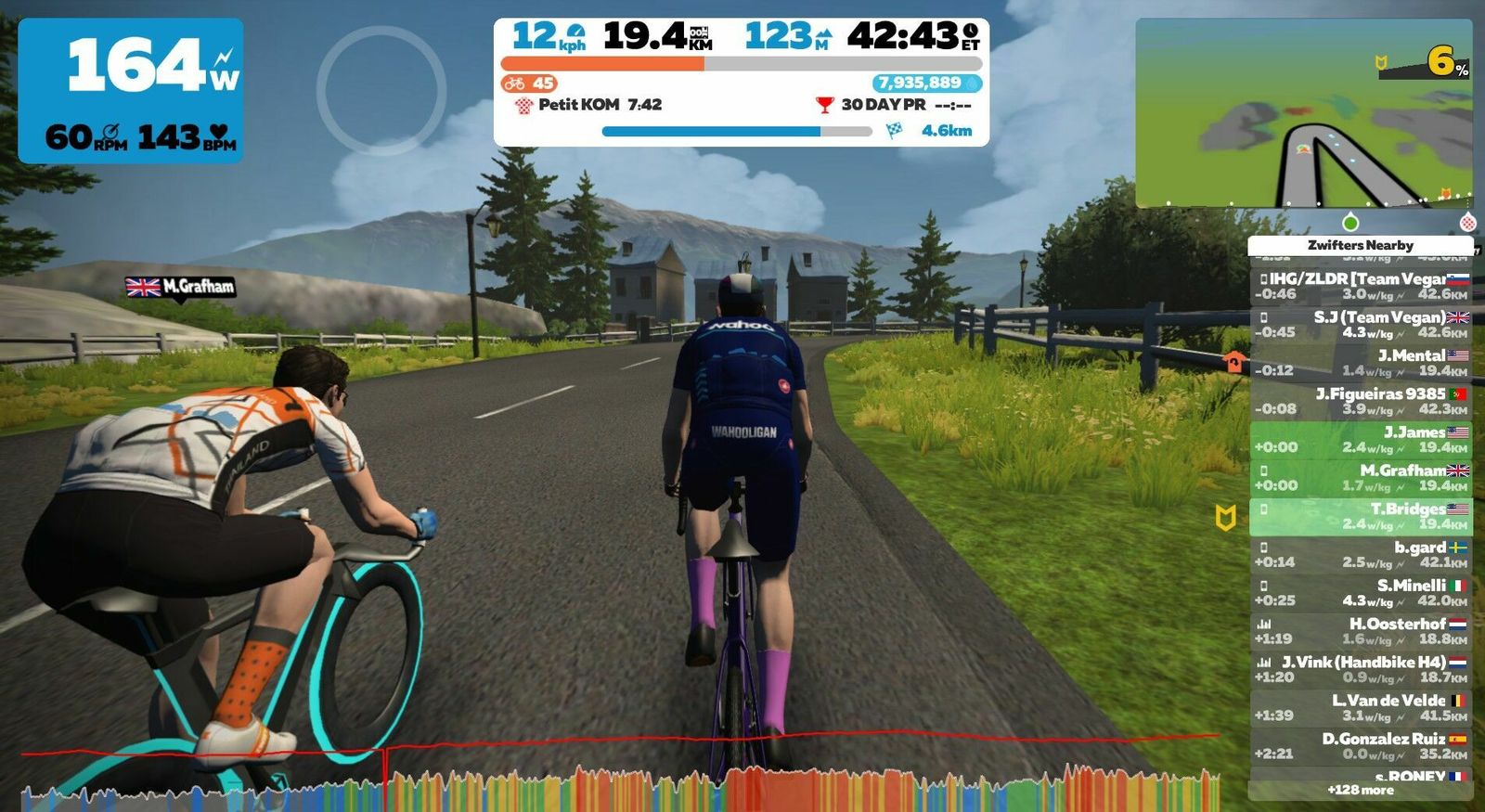Show the +128 more riders
Image resolution: width=1485 pixels, height=812 pixels.
[x=1361, y=790]
